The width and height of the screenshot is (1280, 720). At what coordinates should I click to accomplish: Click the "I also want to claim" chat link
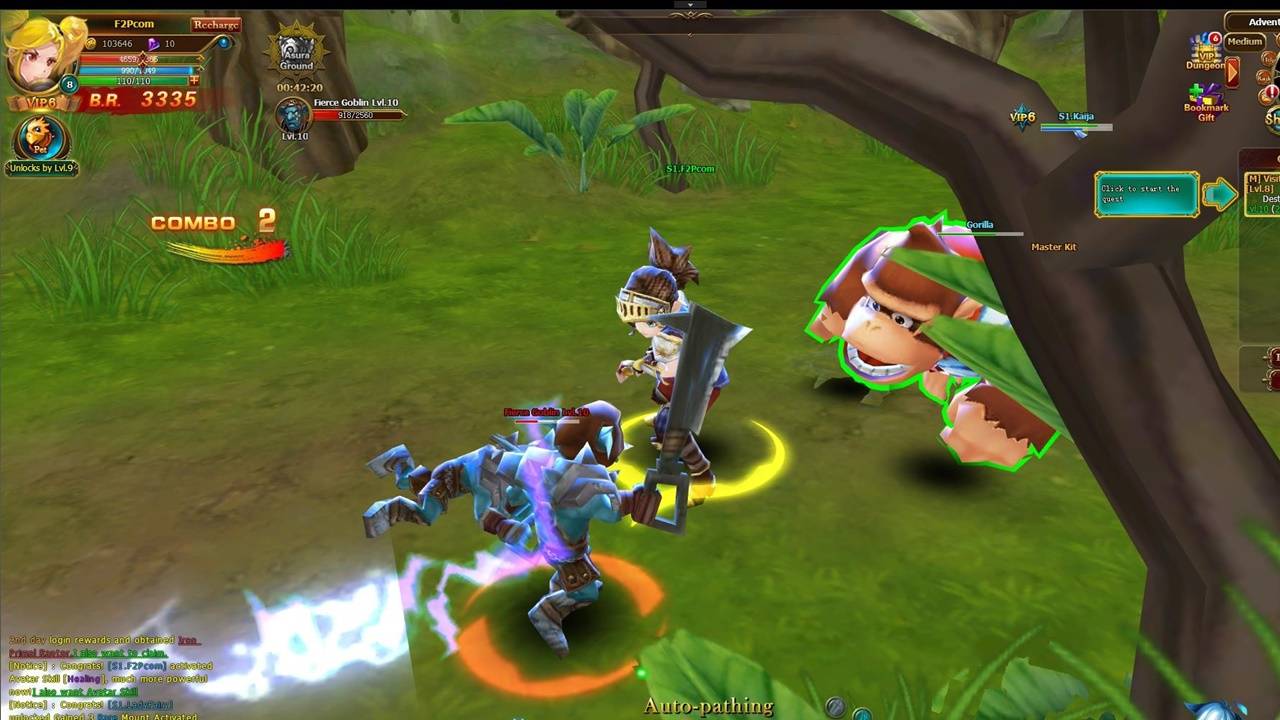click(x=118, y=653)
